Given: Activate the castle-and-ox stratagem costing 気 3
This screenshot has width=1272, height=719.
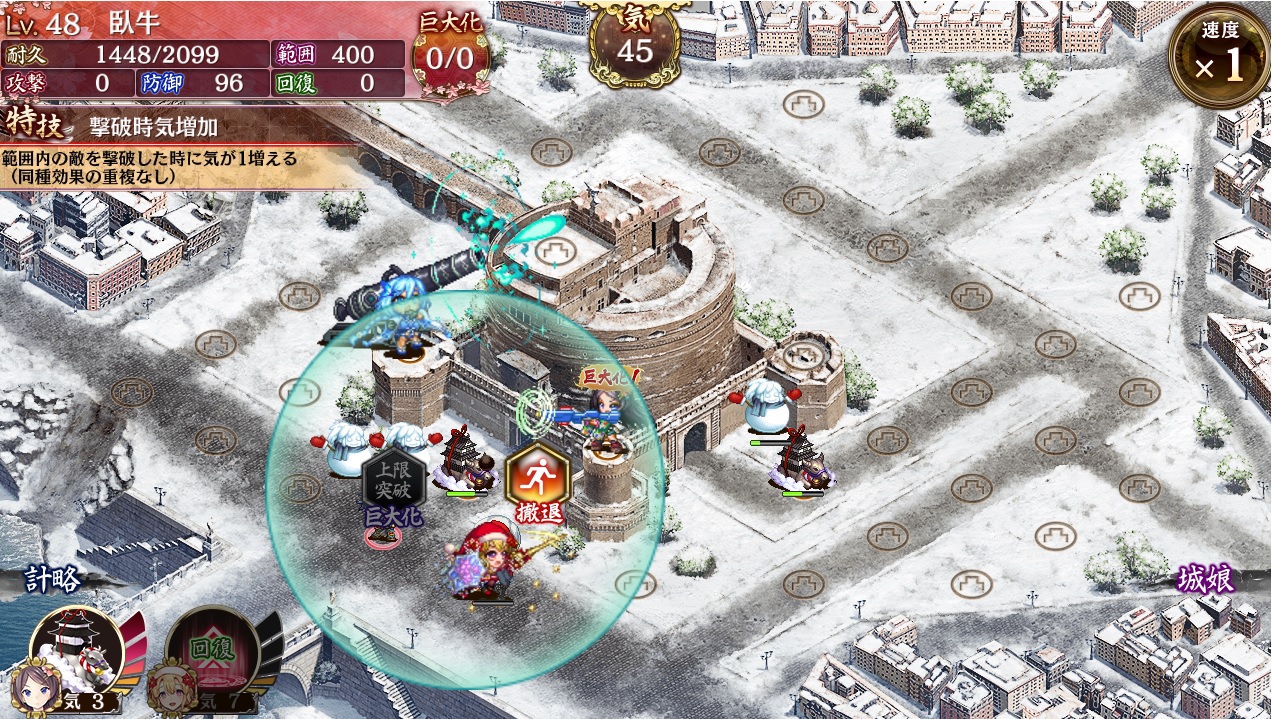Looking at the screenshot, I should coord(77,653).
